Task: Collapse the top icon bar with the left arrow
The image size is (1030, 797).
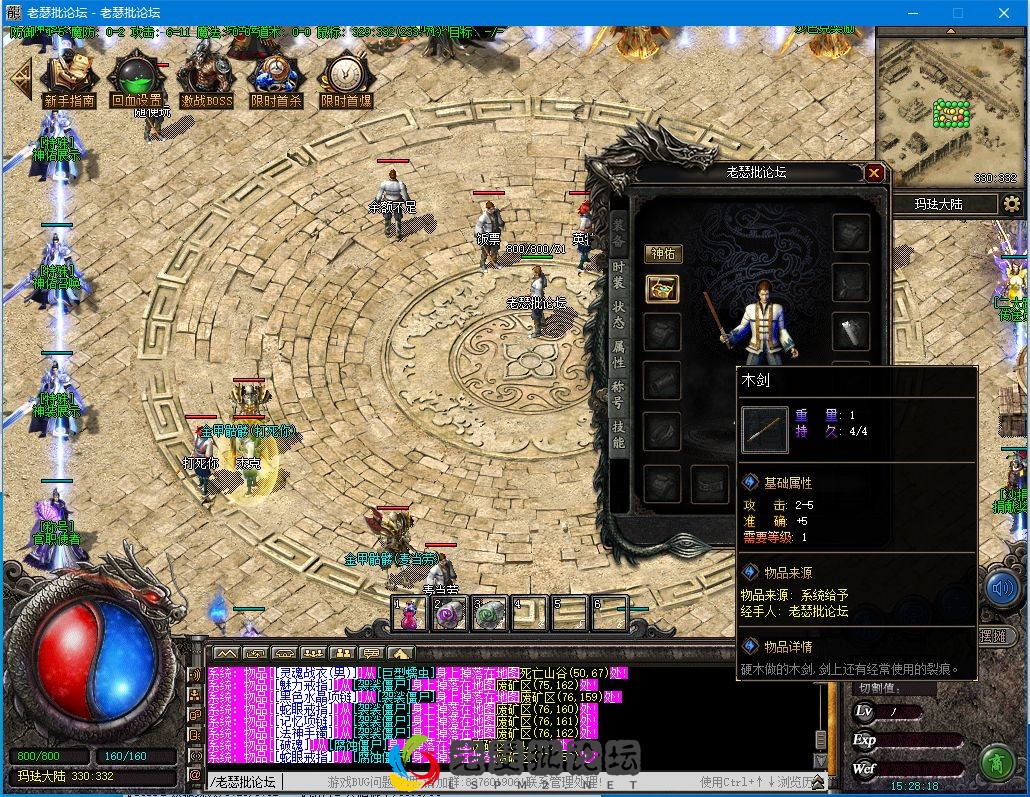Action: click(18, 78)
